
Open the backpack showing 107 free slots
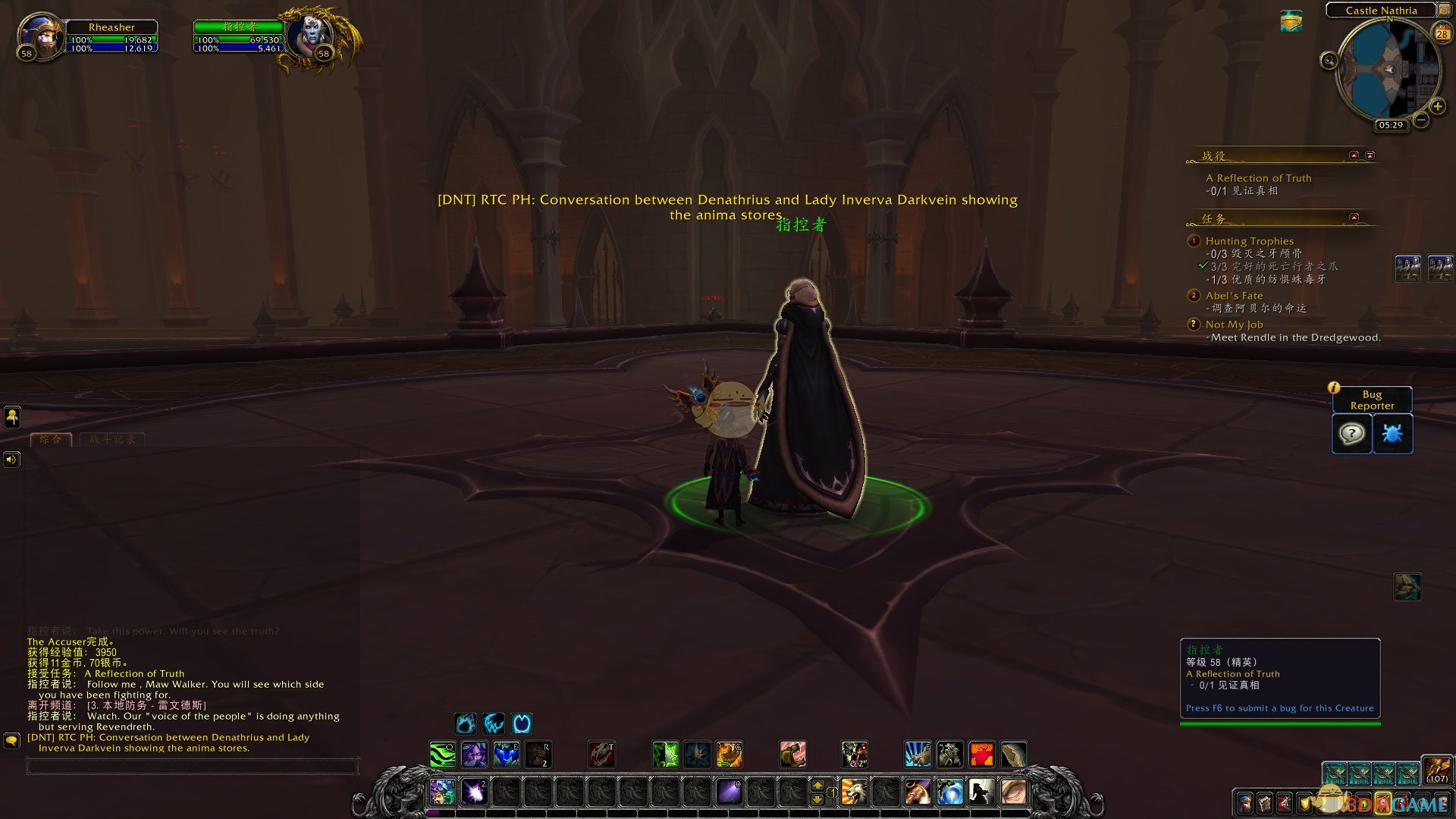pos(1437,770)
